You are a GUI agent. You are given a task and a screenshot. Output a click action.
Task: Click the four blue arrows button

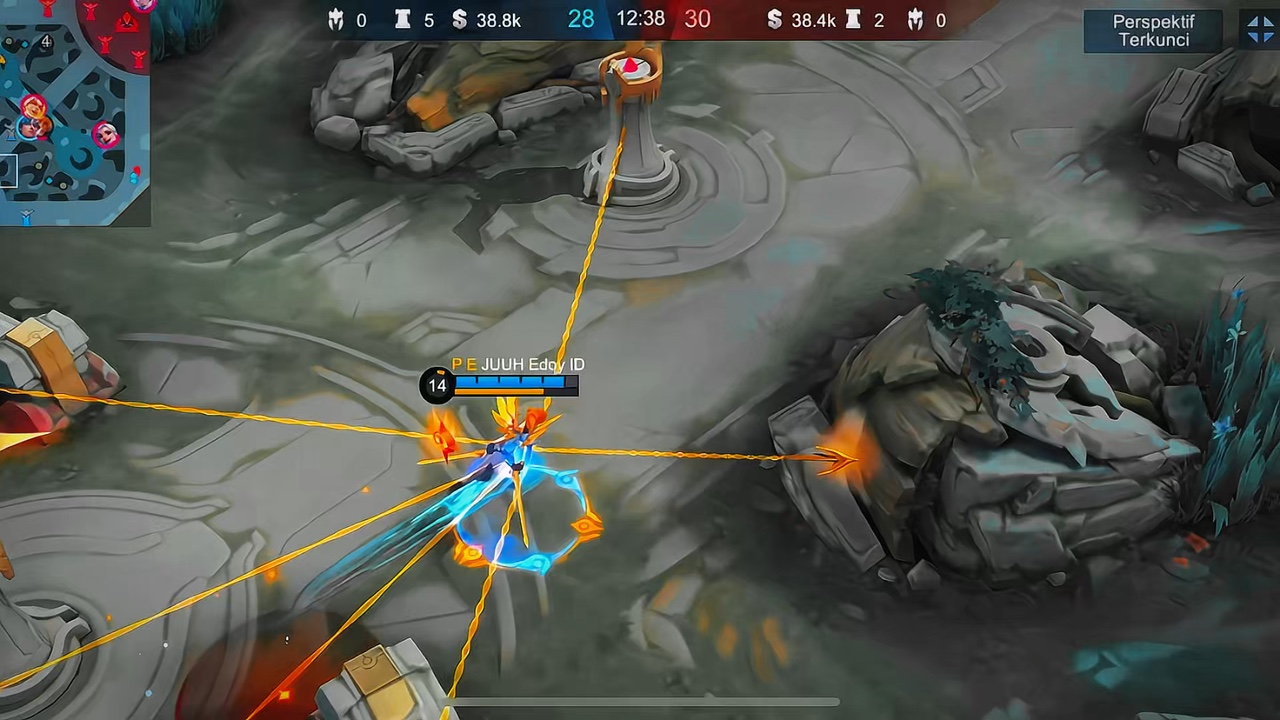click(x=1260, y=30)
